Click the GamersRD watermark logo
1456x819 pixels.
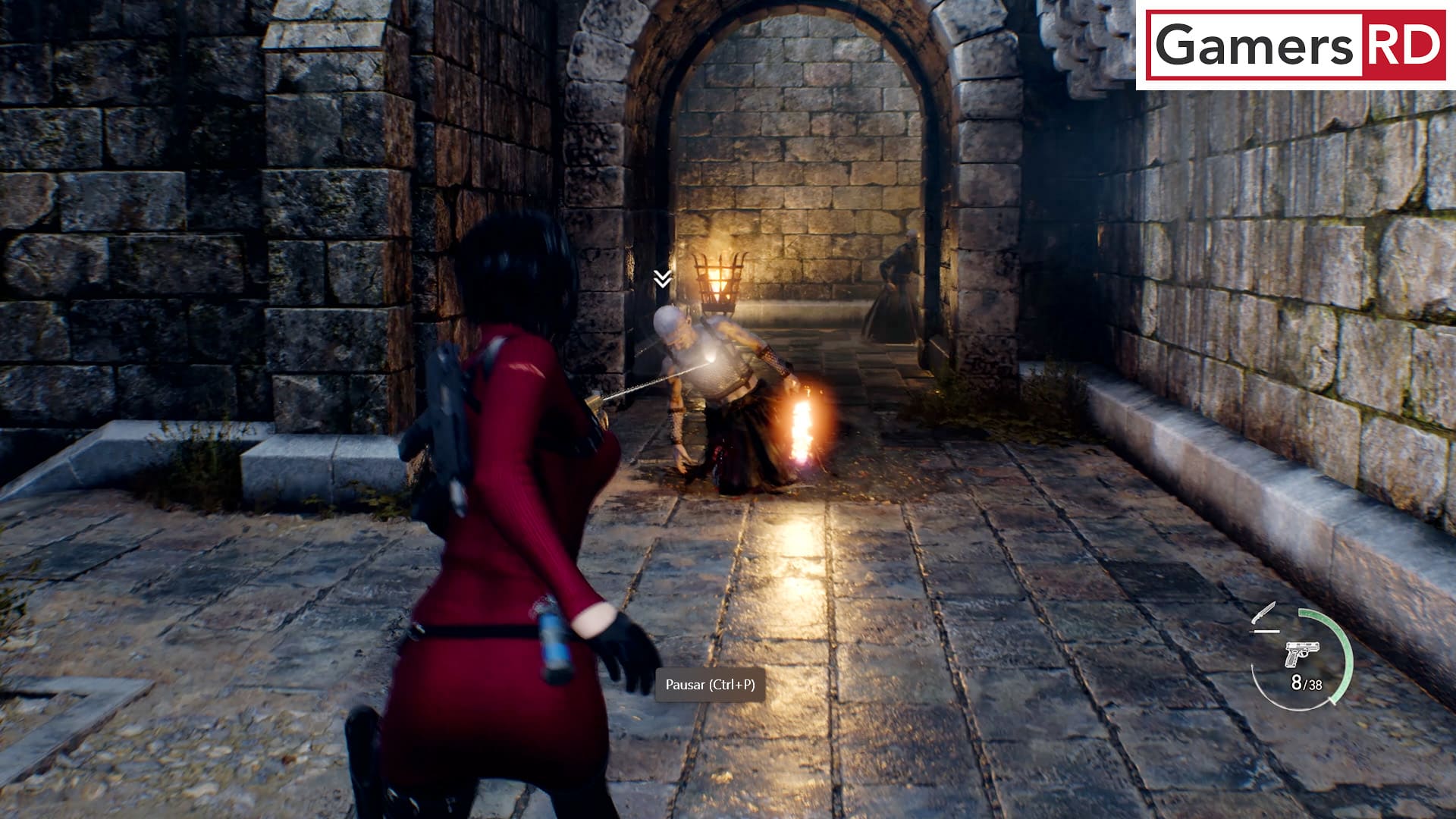[x=1297, y=45]
